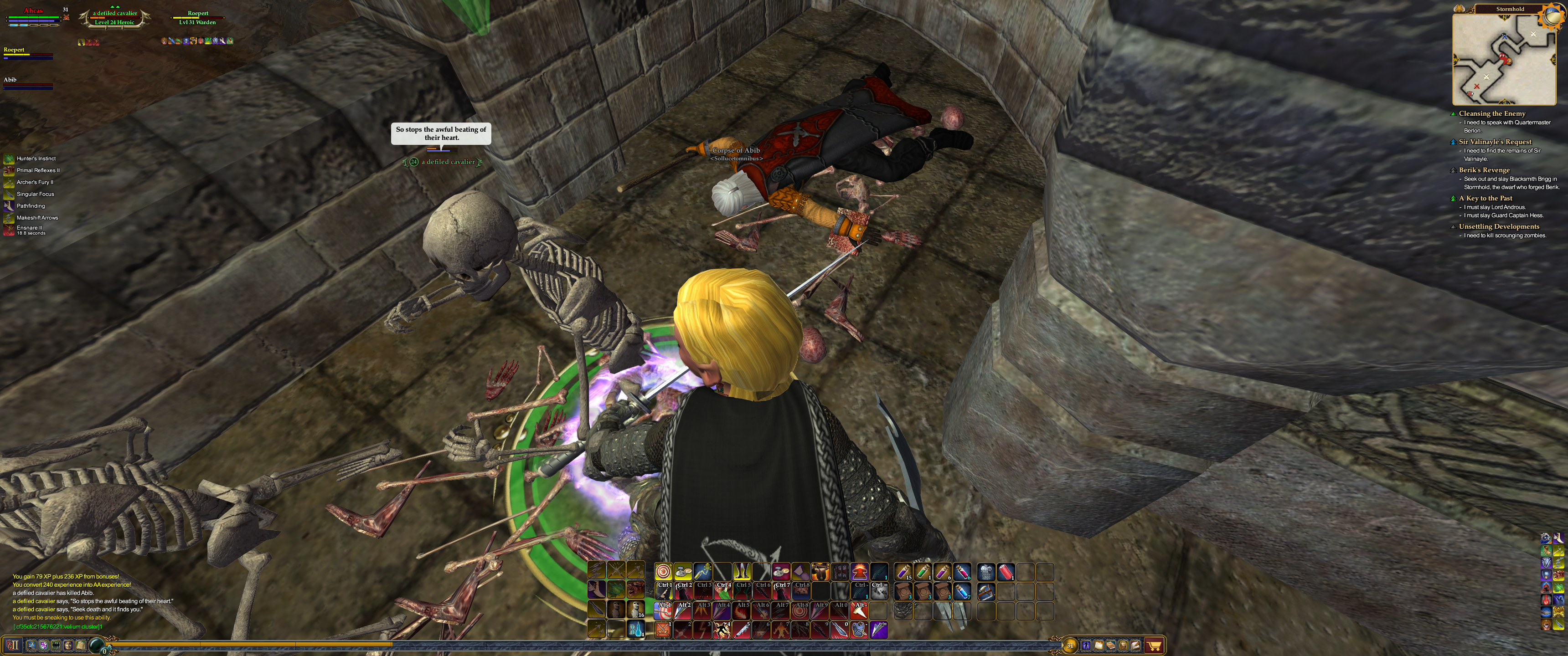The height and width of the screenshot is (656, 1568).
Task: Open the marketplace shopping cart
Action: click(1154, 645)
